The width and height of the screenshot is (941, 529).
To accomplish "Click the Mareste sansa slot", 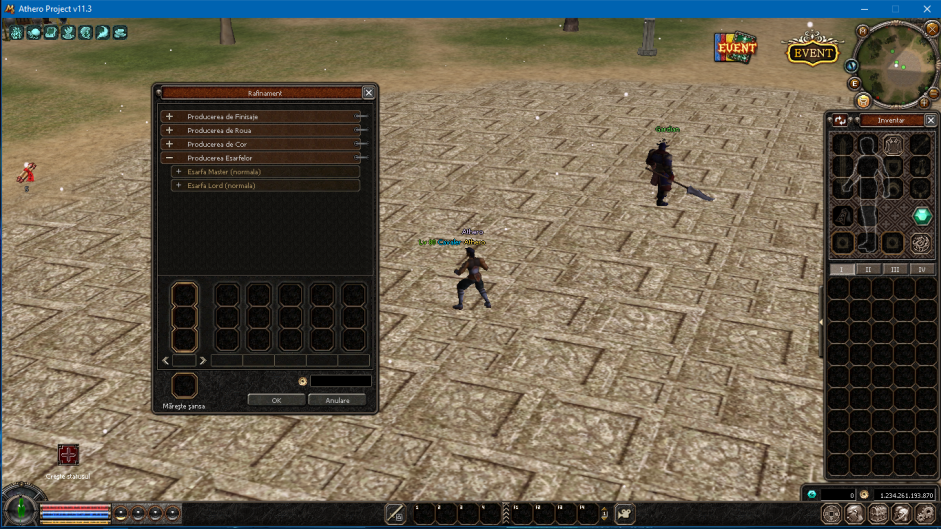I will 184,385.
